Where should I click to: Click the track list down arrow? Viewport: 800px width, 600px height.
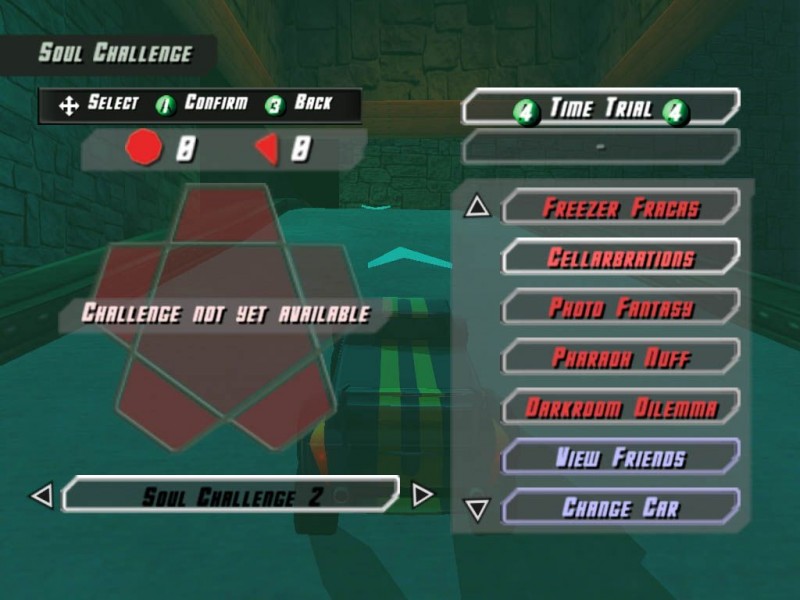pyautogui.click(x=478, y=510)
